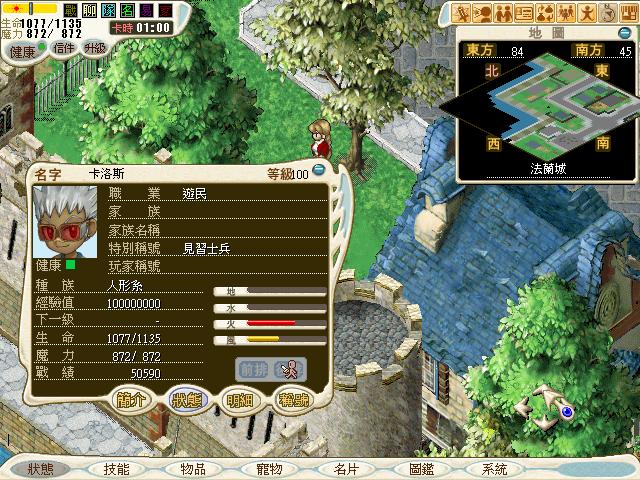Open the 圖鑑 album menu
Image resolution: width=640 pixels, height=480 pixels.
[x=421, y=469]
